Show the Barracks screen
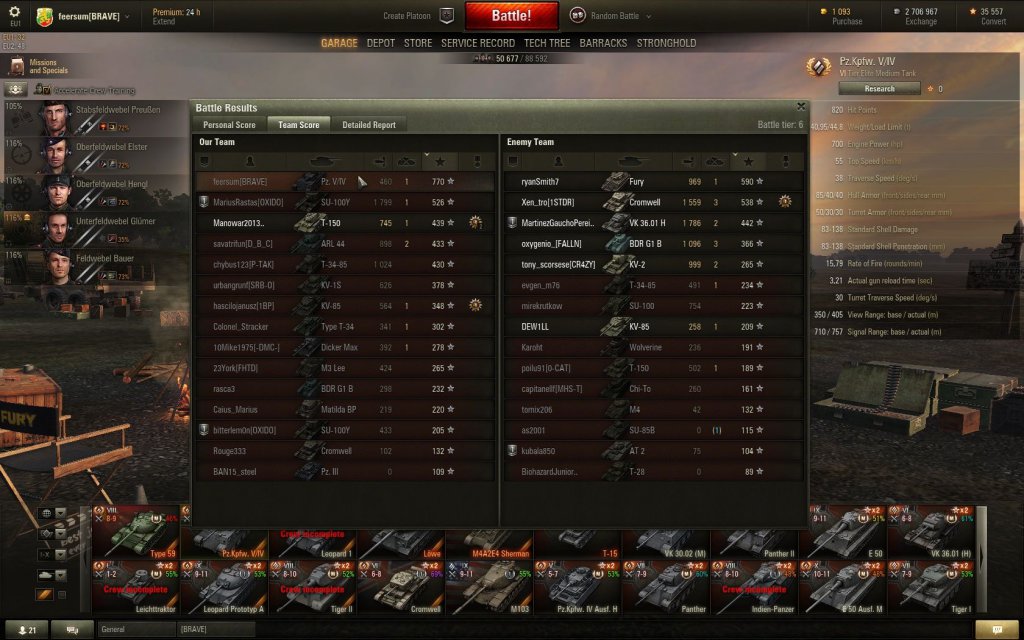 [603, 43]
